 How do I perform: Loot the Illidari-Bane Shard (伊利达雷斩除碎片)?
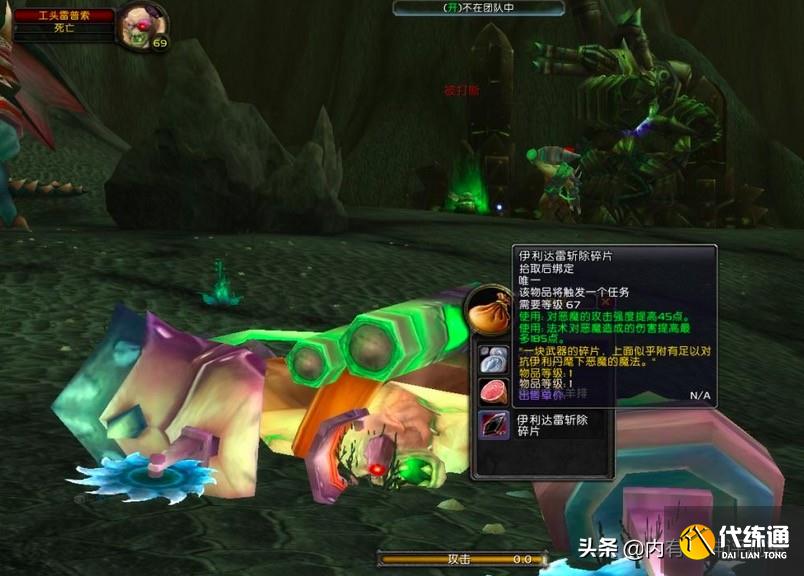click(494, 425)
